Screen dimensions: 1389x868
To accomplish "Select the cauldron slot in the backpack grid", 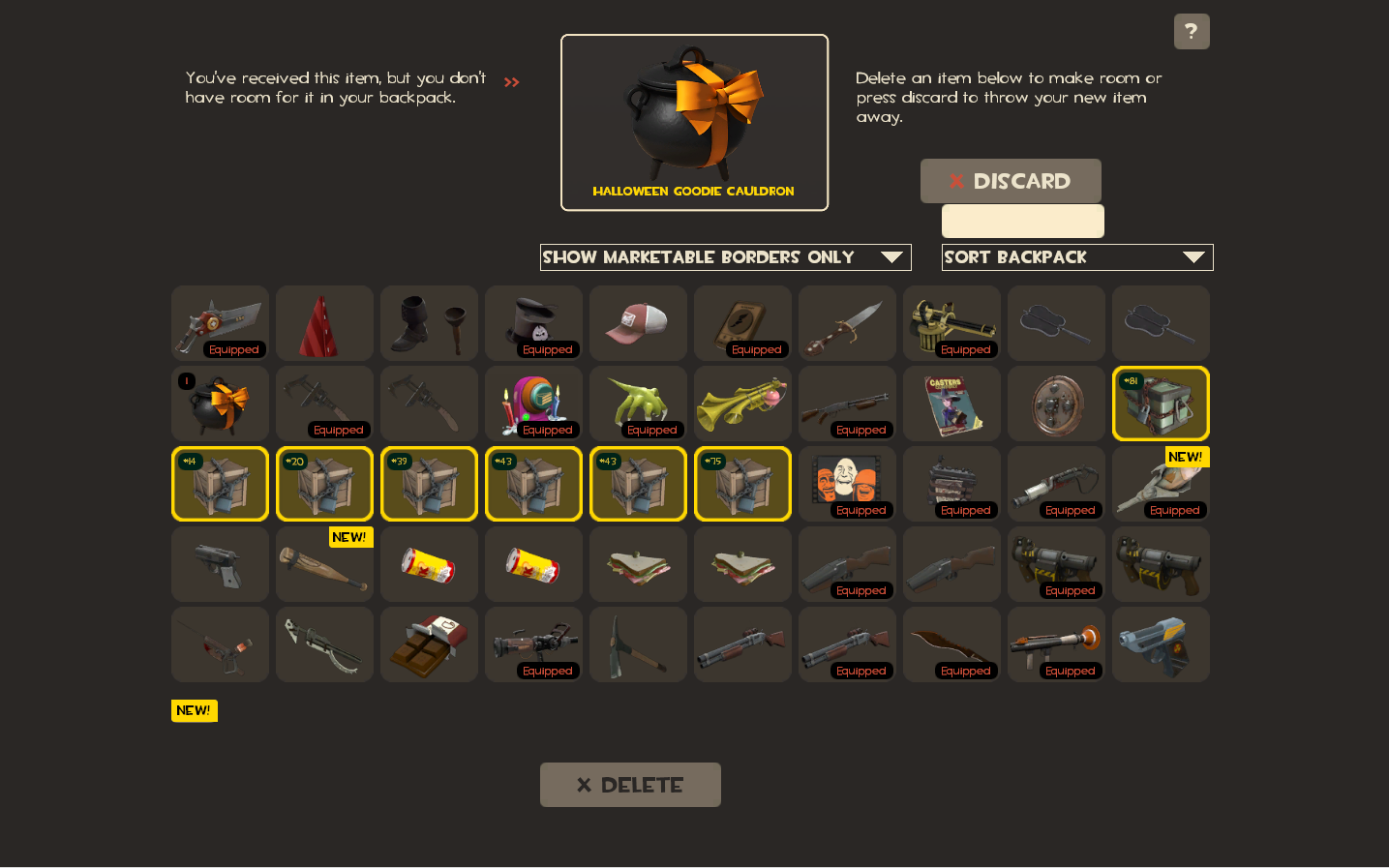I will pyautogui.click(x=220, y=404).
